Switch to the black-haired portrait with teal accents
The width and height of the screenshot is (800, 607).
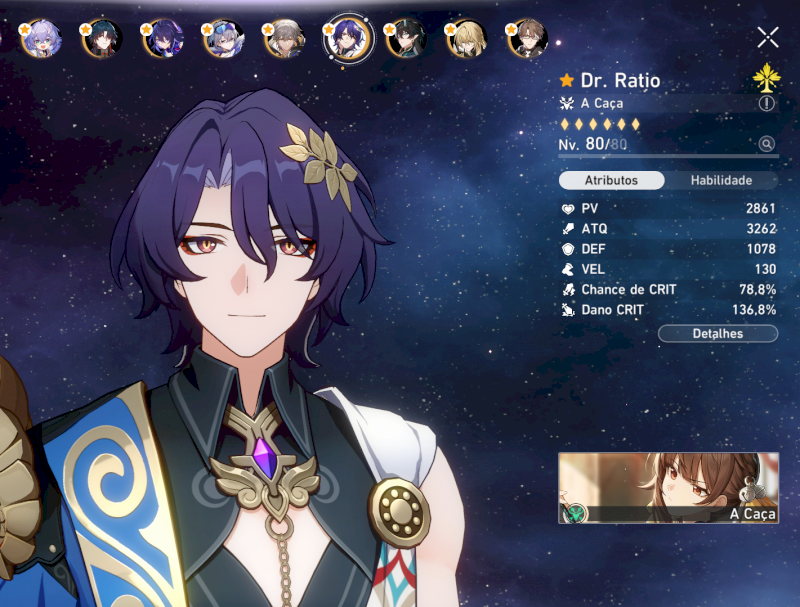pos(407,39)
